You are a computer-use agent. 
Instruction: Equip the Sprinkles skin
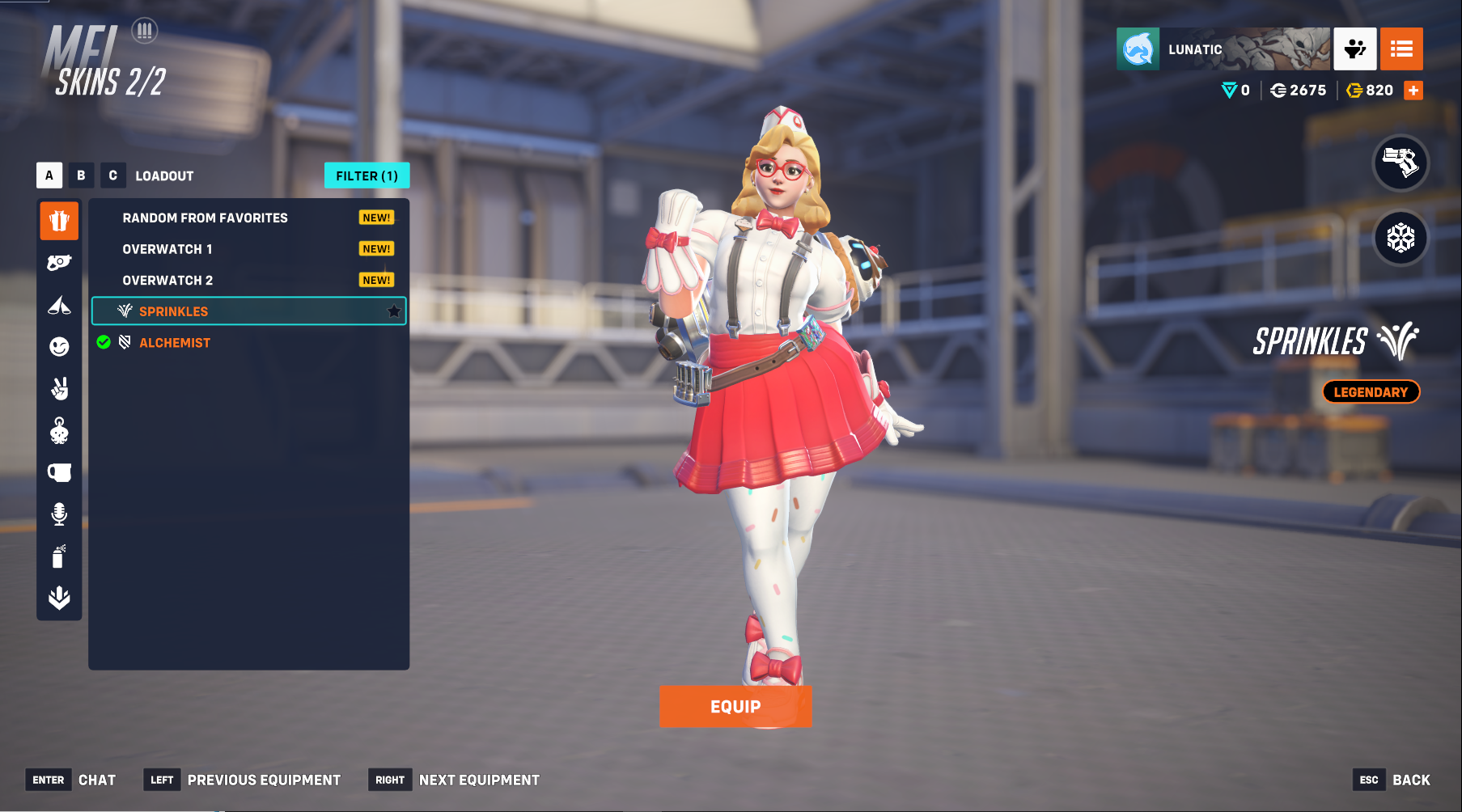tap(735, 706)
